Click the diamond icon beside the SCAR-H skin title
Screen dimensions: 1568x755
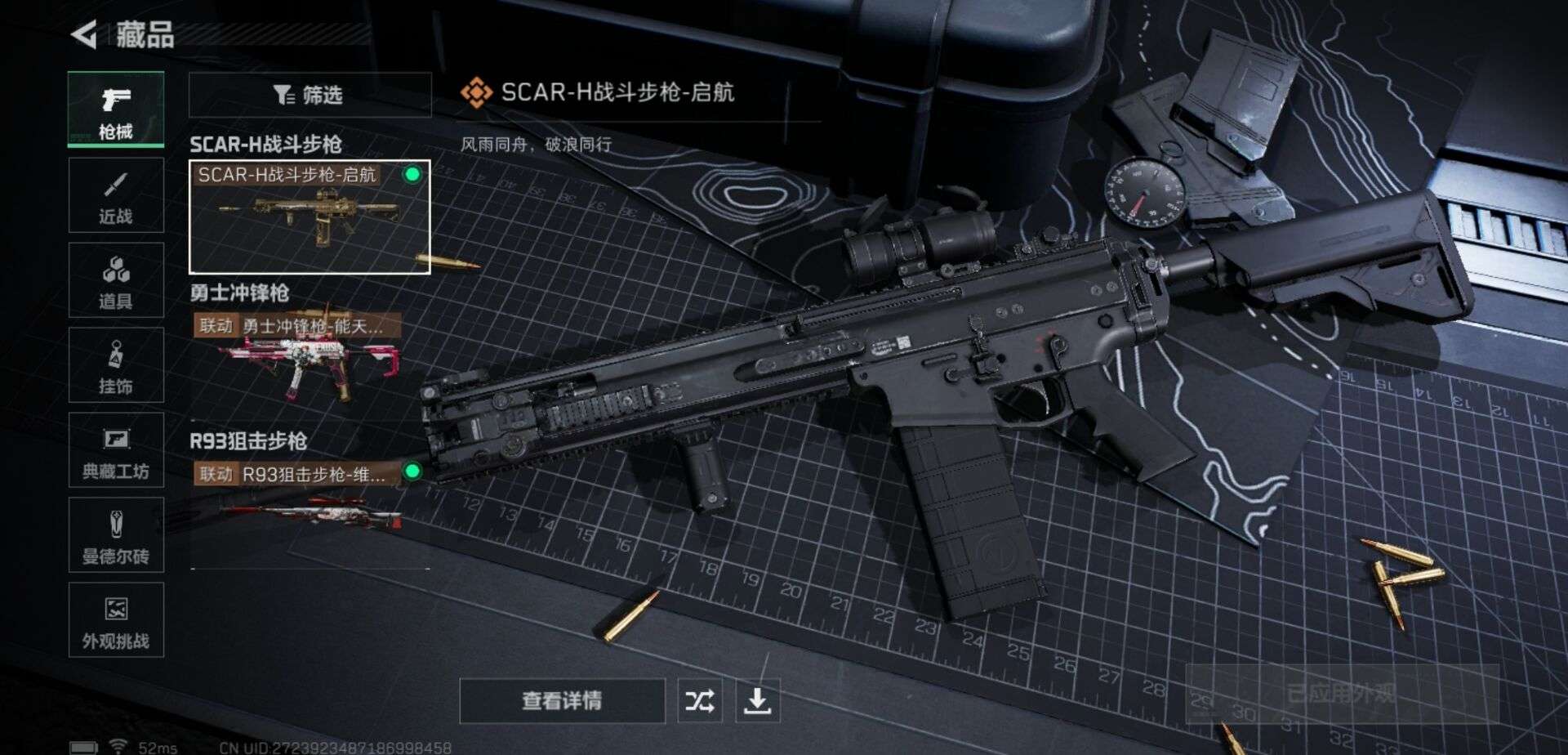pos(477,92)
